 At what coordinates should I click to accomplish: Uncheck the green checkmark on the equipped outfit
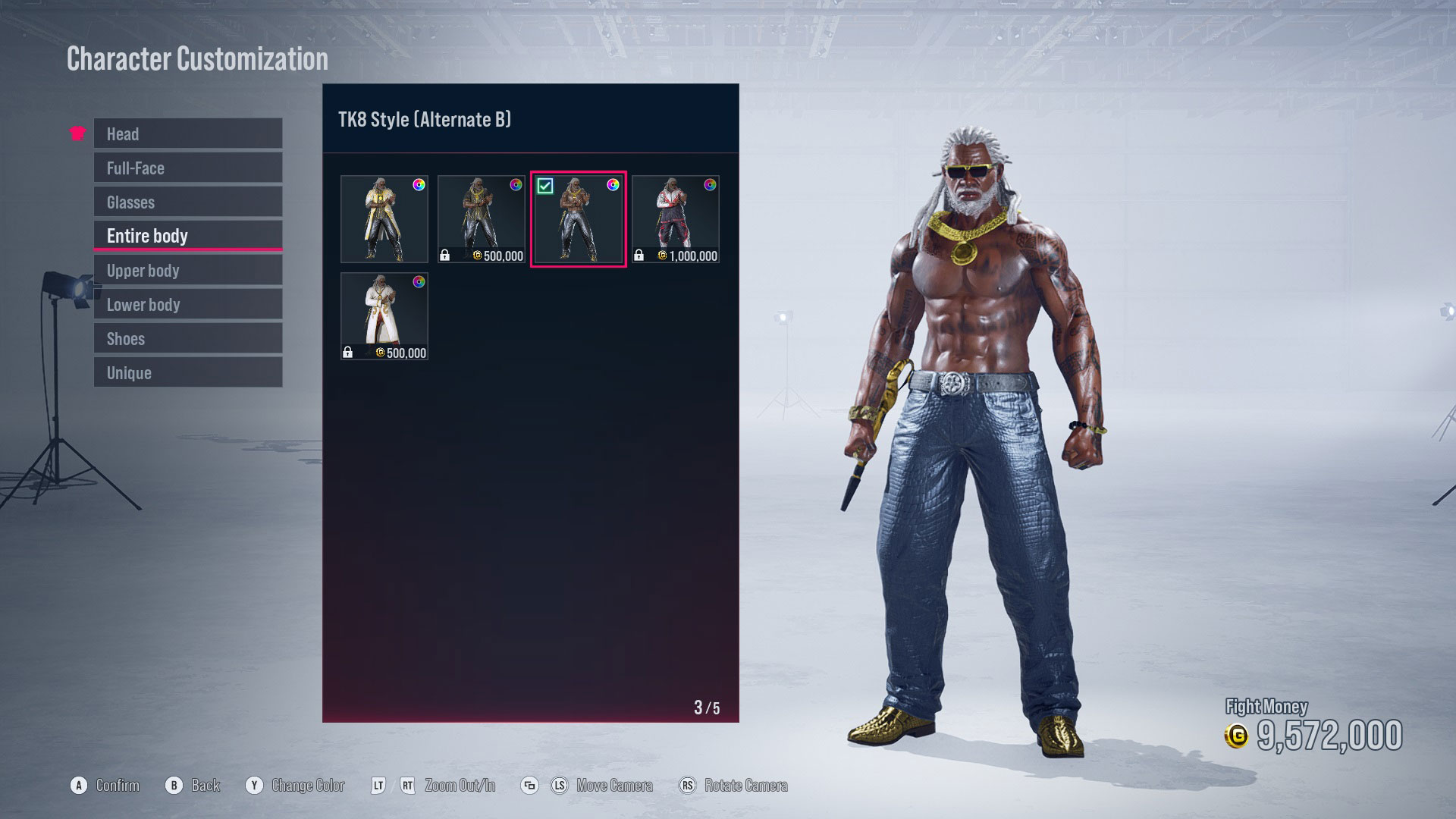pyautogui.click(x=544, y=185)
